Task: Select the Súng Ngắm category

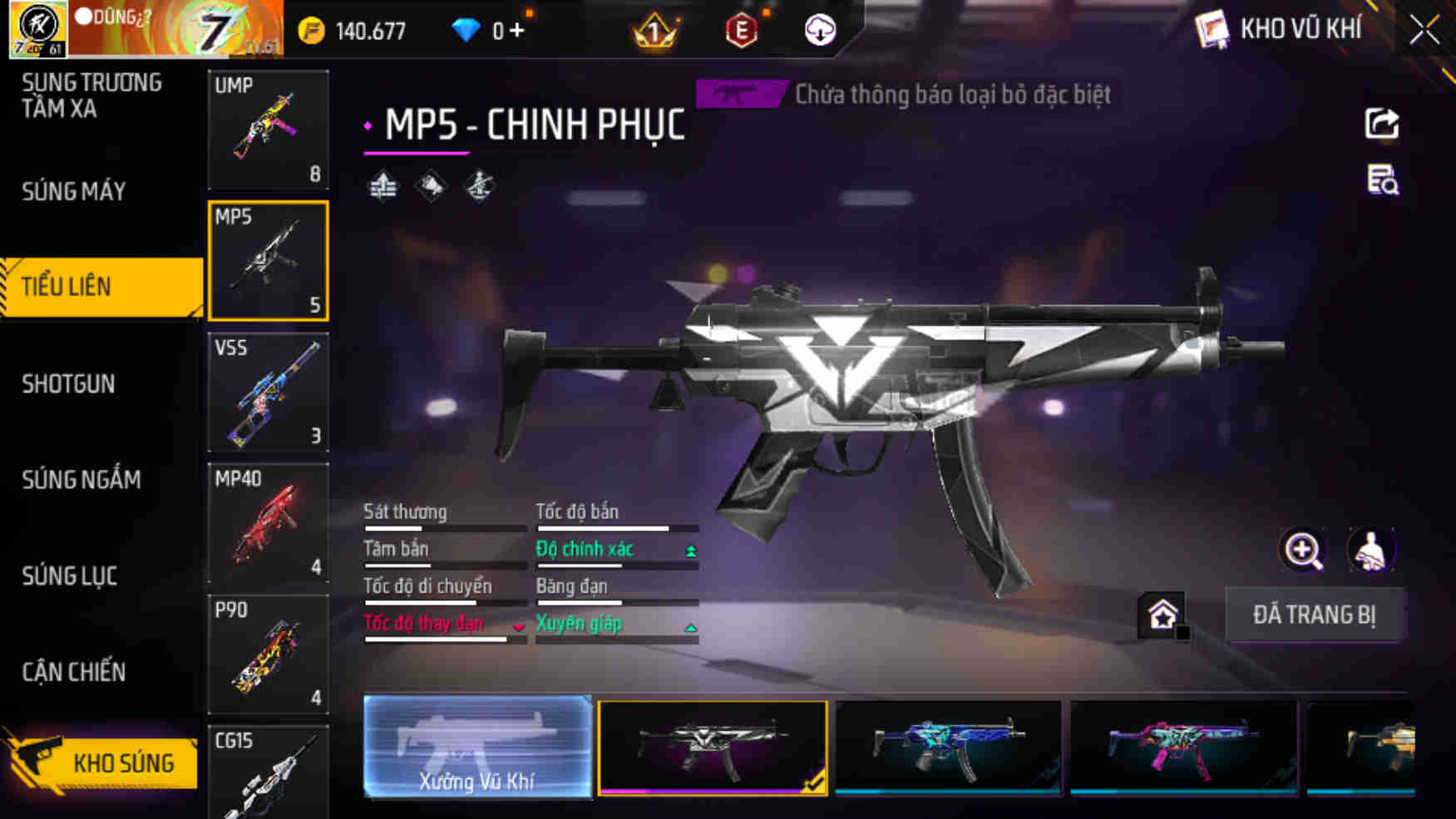Action: click(x=81, y=479)
